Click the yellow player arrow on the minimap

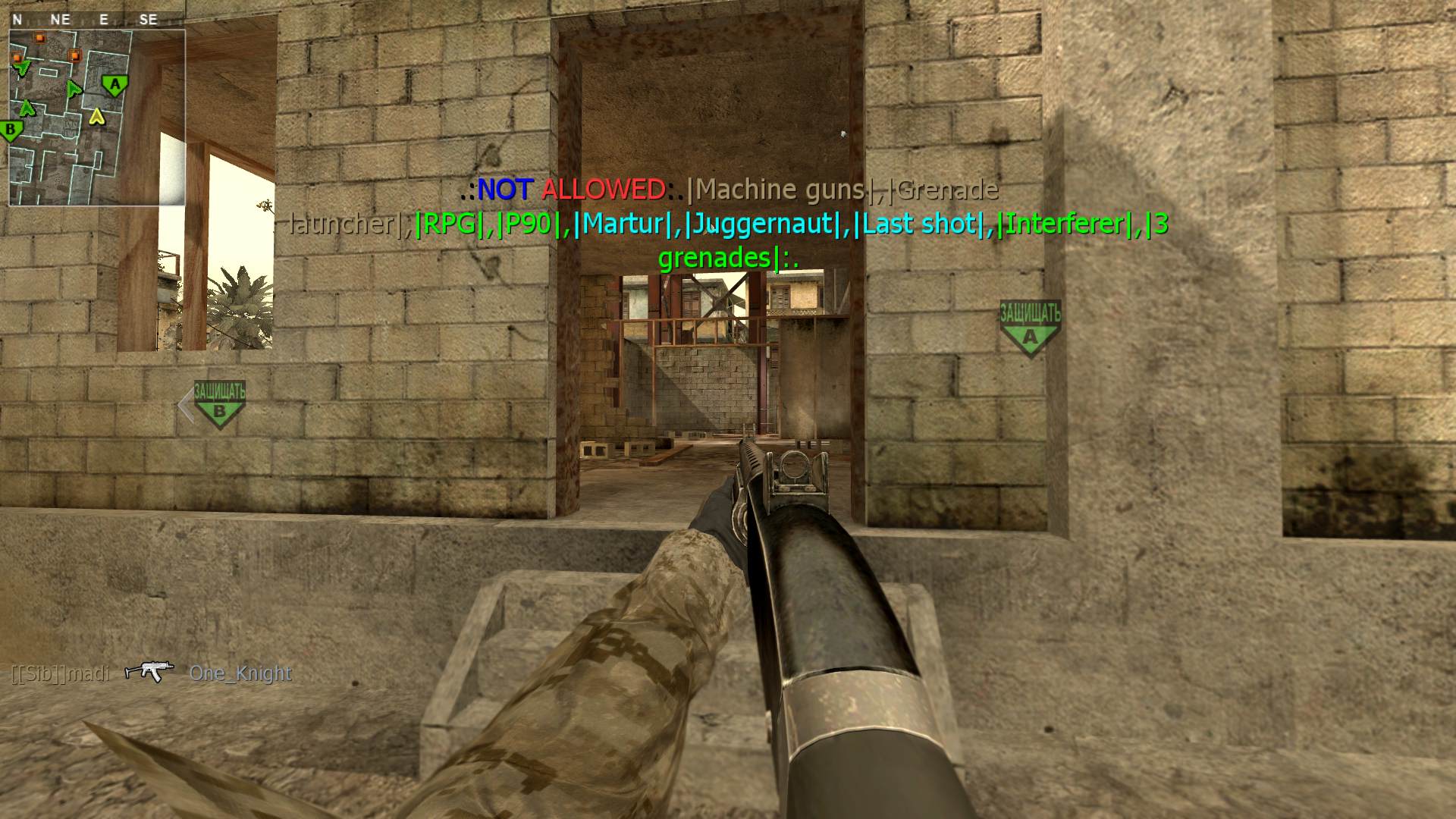96,116
